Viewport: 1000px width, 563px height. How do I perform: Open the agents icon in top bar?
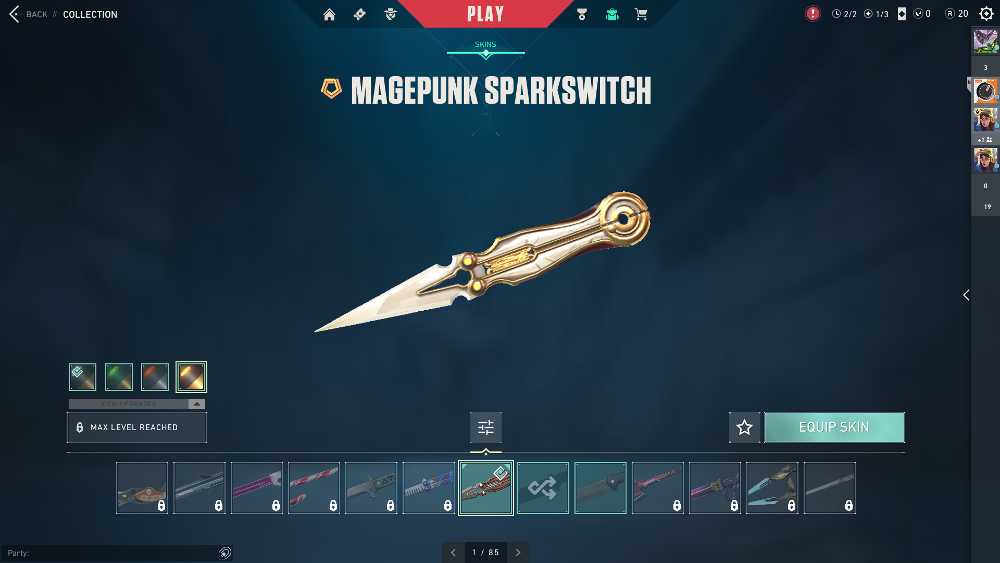(390, 14)
